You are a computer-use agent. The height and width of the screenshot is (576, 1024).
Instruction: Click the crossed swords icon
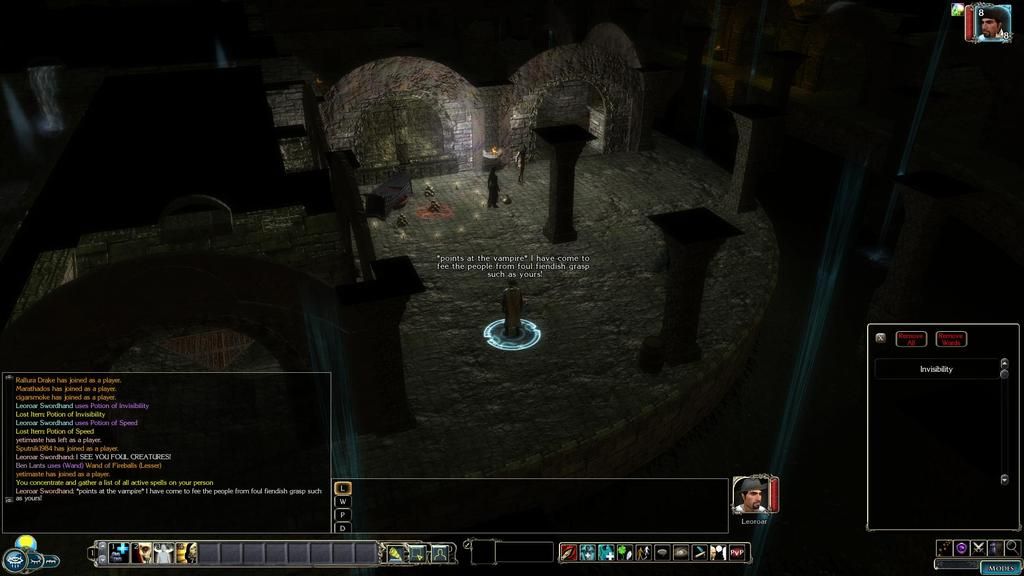[x=978, y=547]
